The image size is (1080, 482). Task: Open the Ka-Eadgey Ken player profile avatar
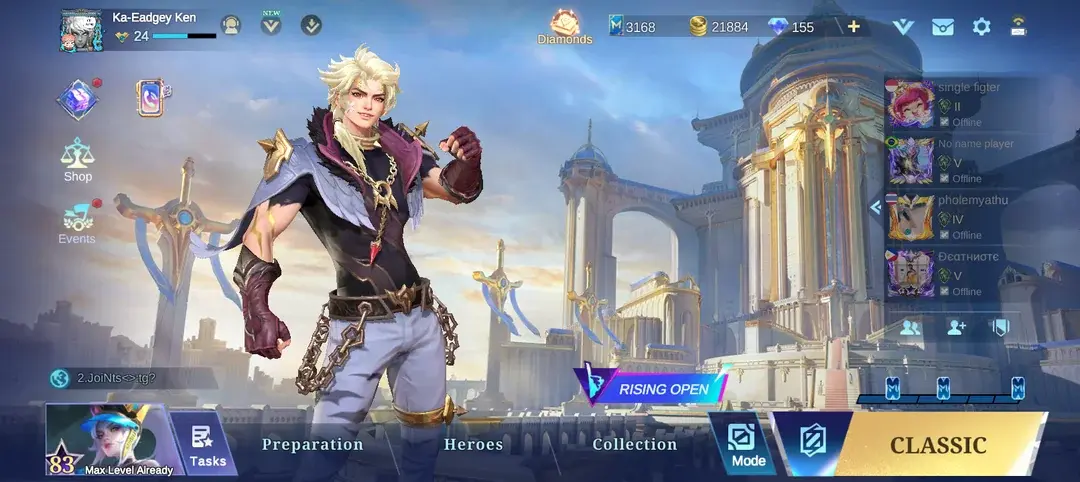pyautogui.click(x=81, y=29)
